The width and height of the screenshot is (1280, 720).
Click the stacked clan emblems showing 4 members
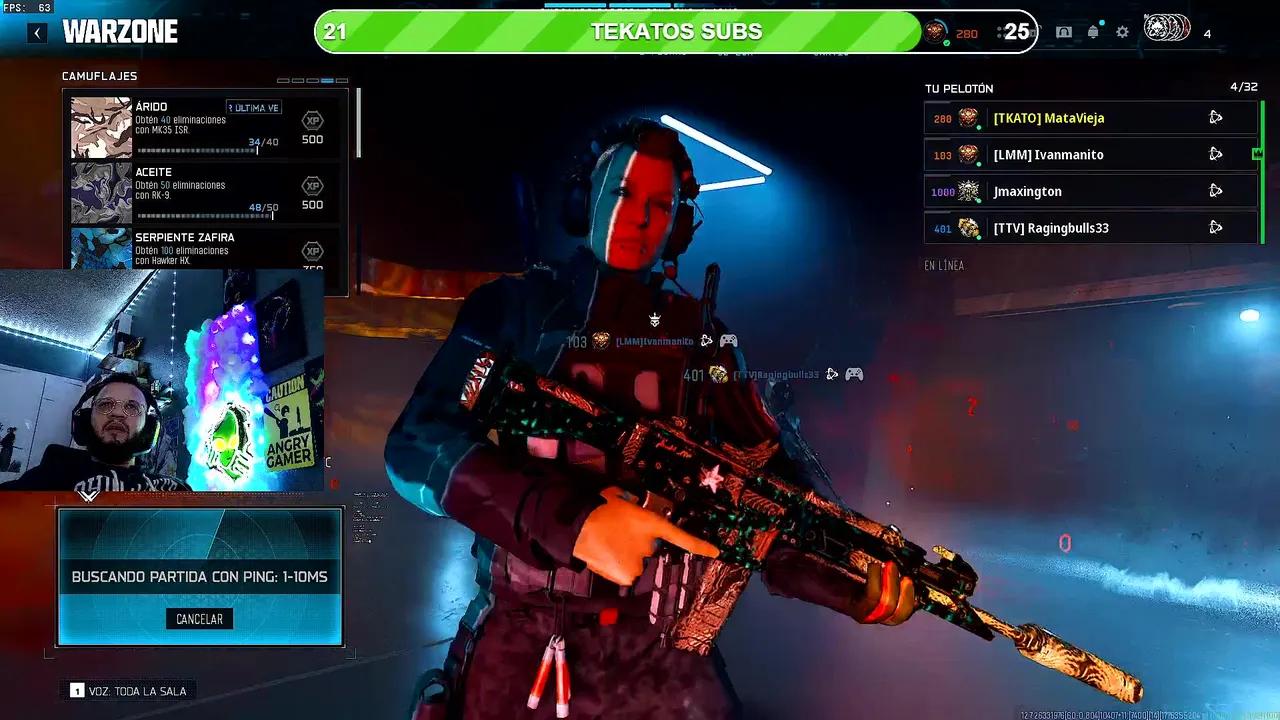click(1165, 30)
